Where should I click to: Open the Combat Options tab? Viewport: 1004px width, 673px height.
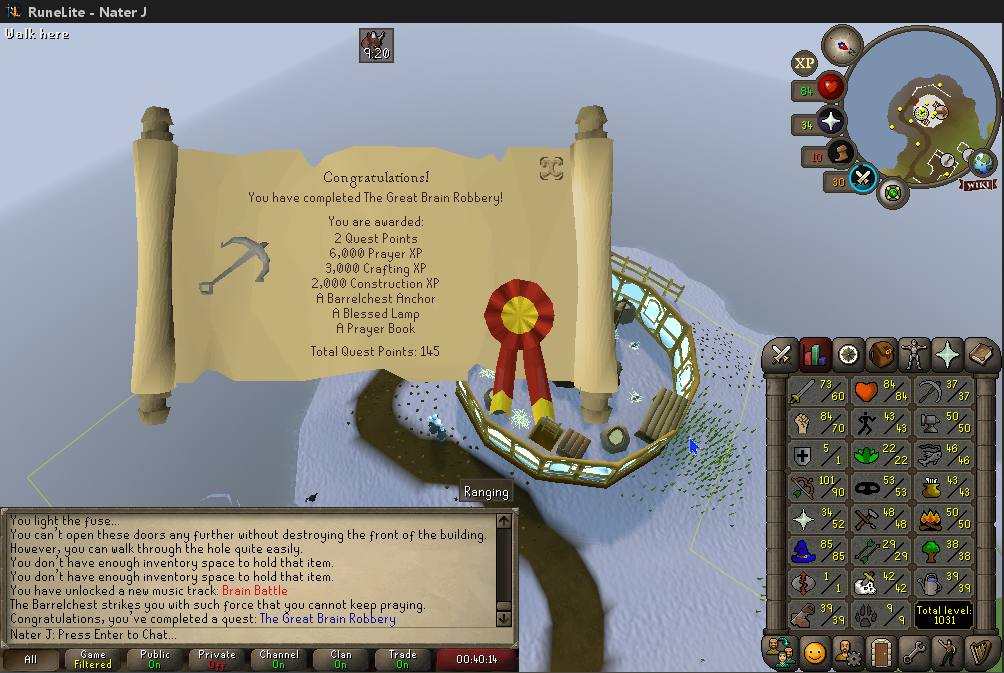(x=781, y=354)
